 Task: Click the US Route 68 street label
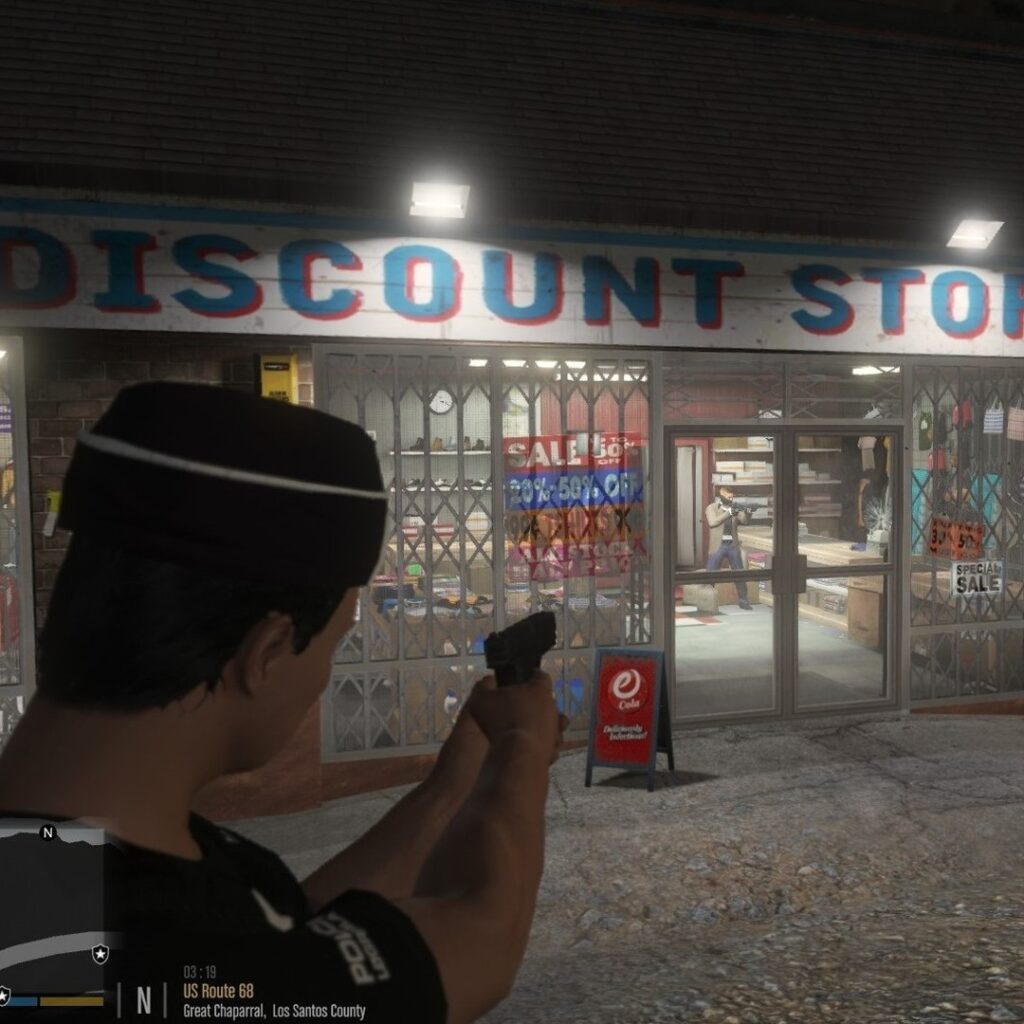(x=218, y=991)
